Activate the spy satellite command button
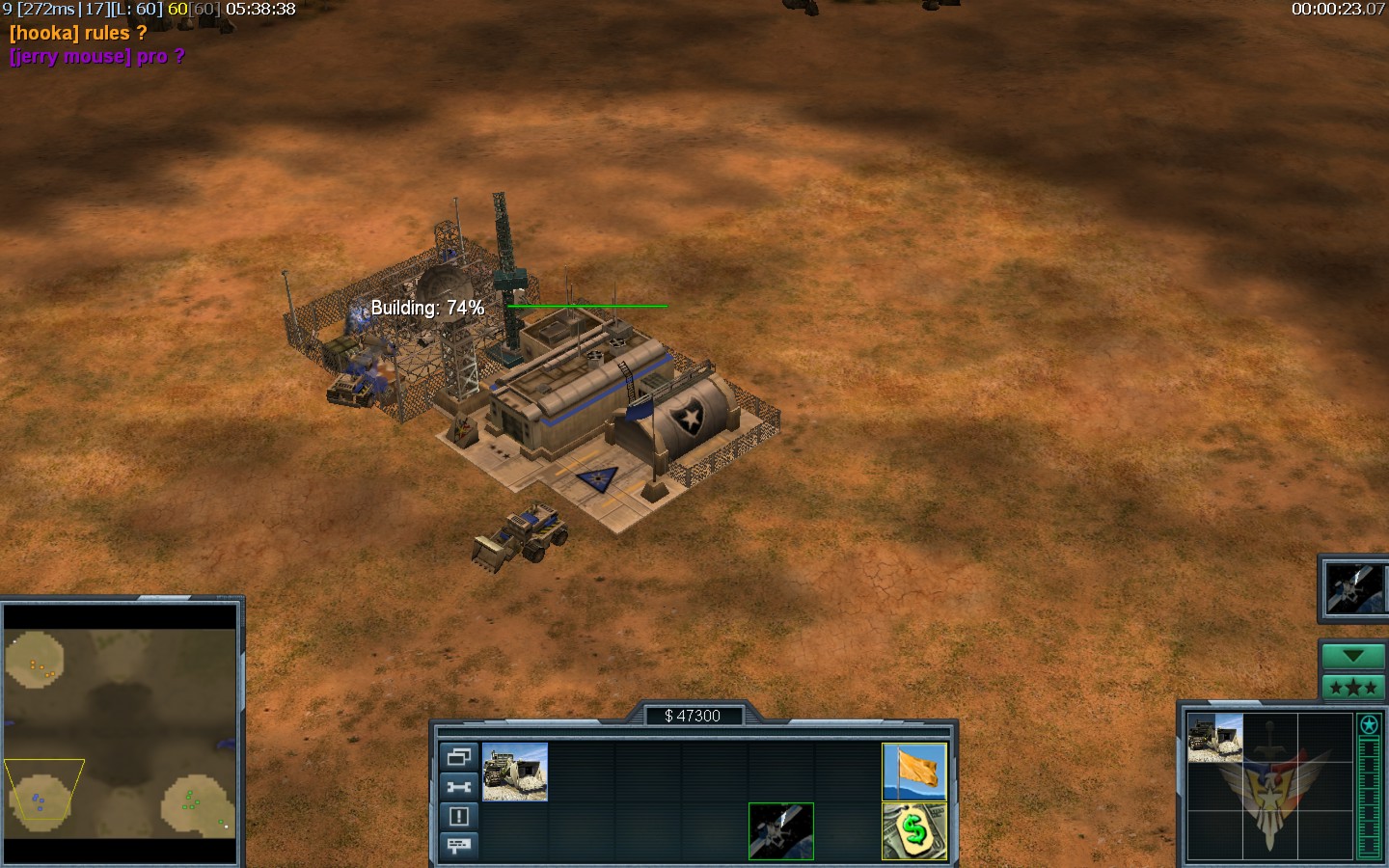 (x=781, y=830)
